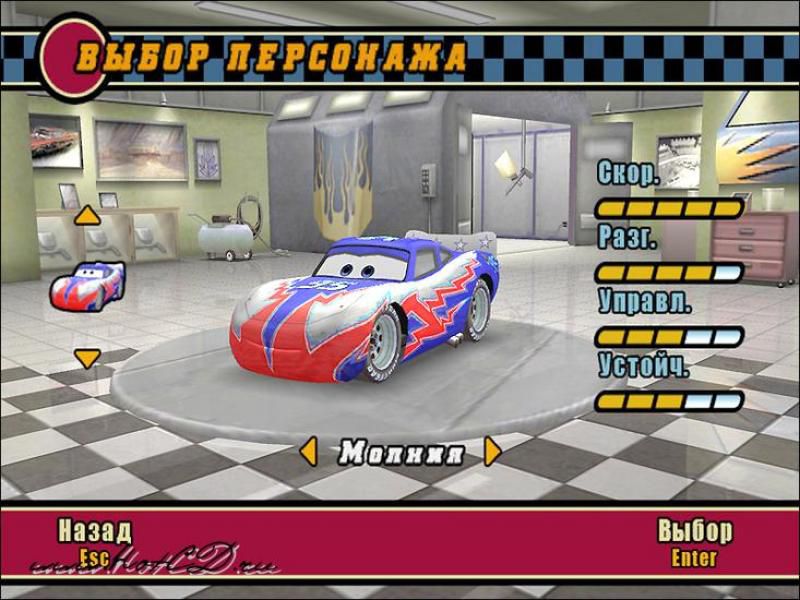Switch to the previous character with left arrow
This screenshot has height=600, width=800.
coord(309,451)
